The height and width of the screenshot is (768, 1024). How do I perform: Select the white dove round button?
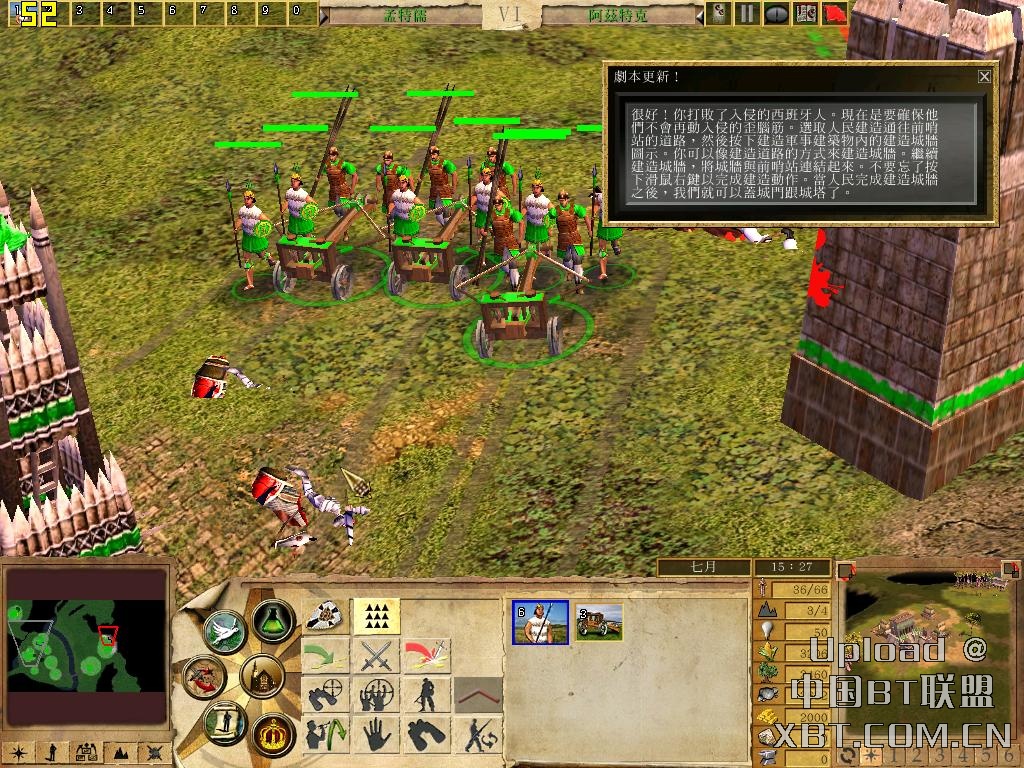tap(224, 632)
